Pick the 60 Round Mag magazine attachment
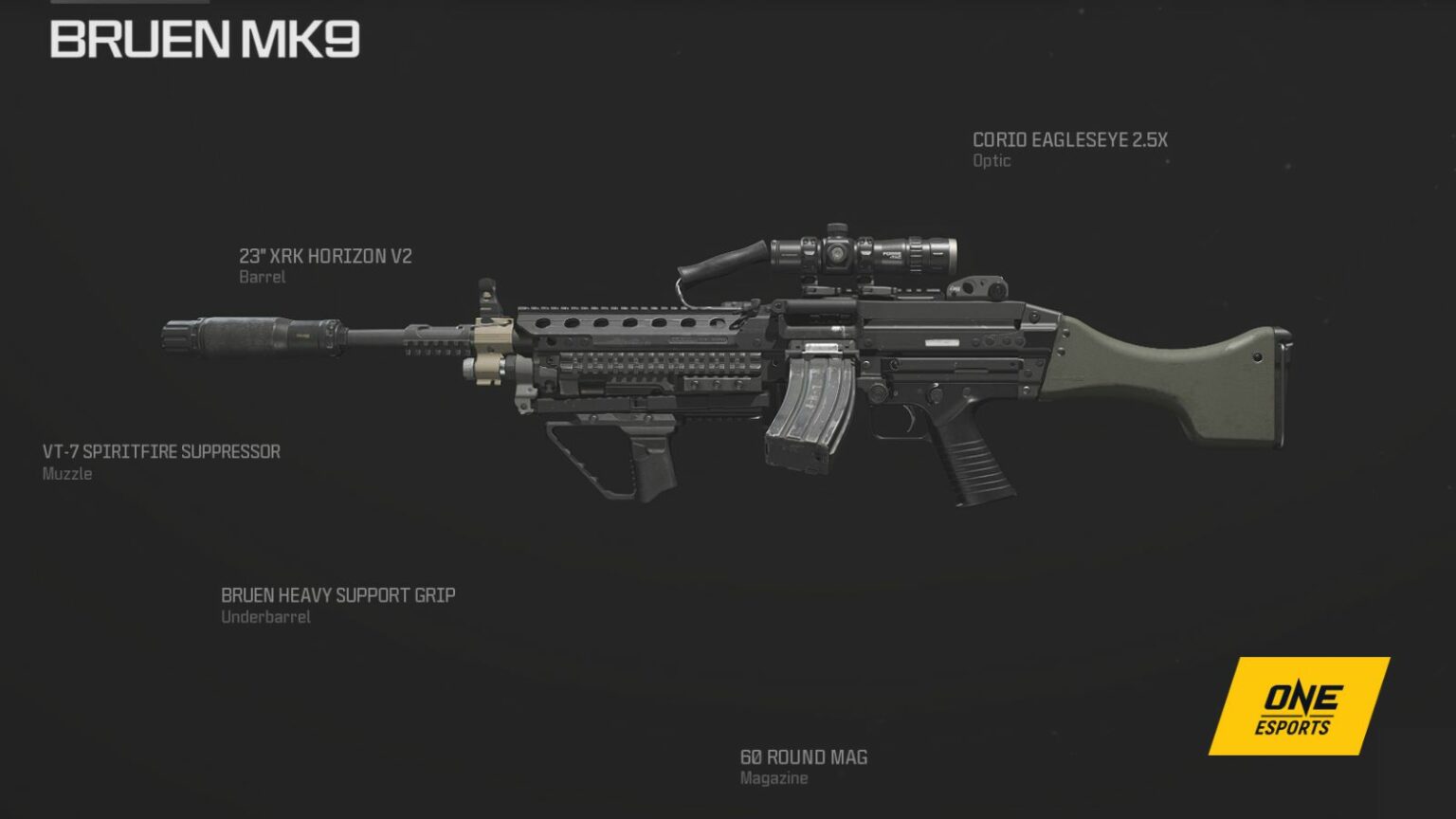 (803, 757)
